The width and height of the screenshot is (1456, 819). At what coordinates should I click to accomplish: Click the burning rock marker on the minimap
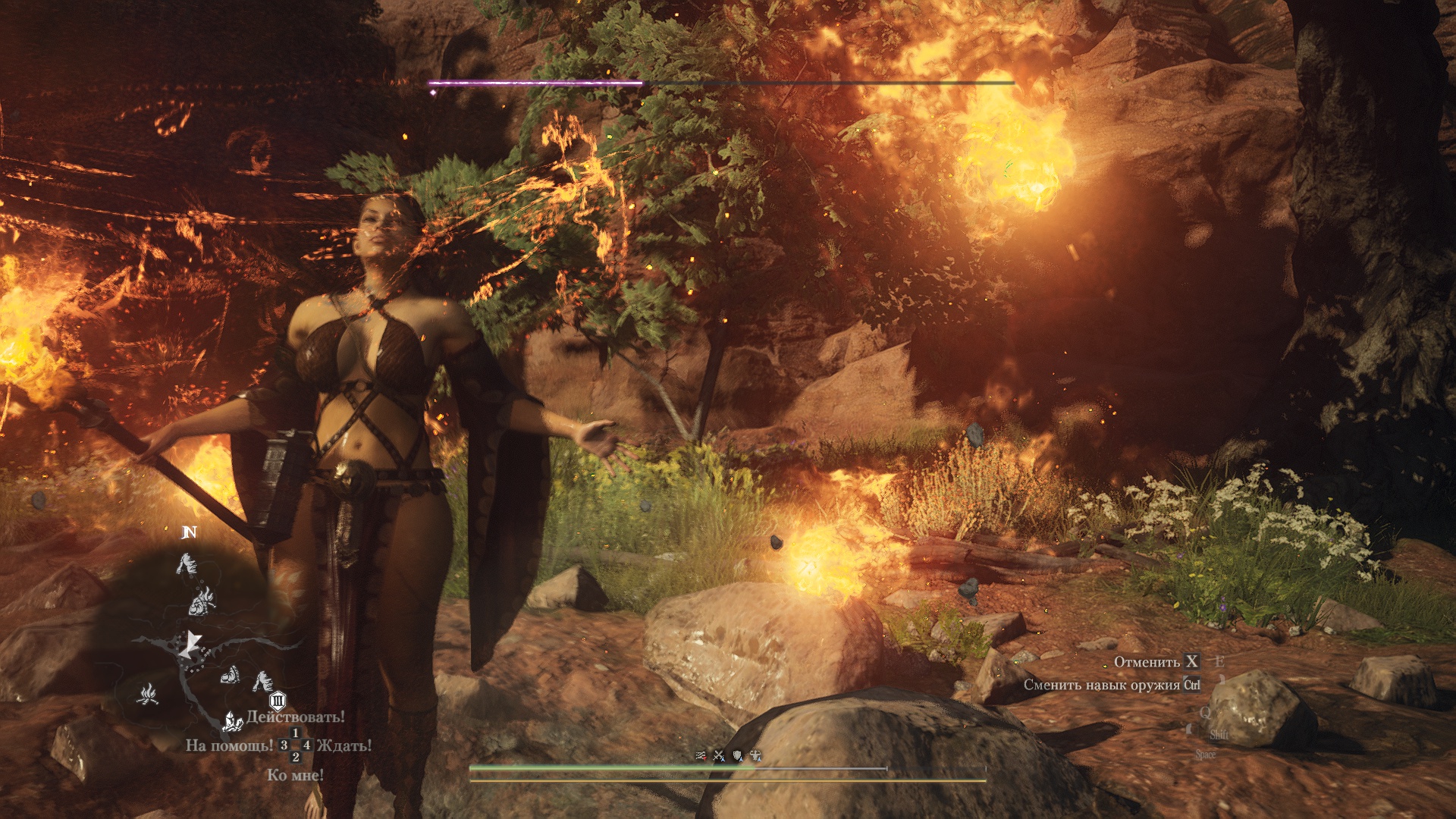(202, 601)
